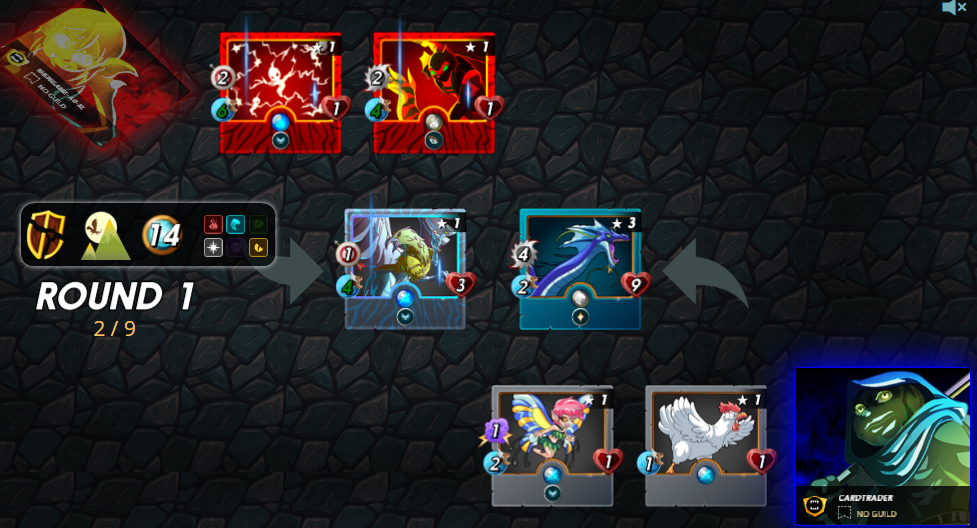Select the pink-haired fairy card
Image resolution: width=977 pixels, height=528 pixels.
[552, 445]
